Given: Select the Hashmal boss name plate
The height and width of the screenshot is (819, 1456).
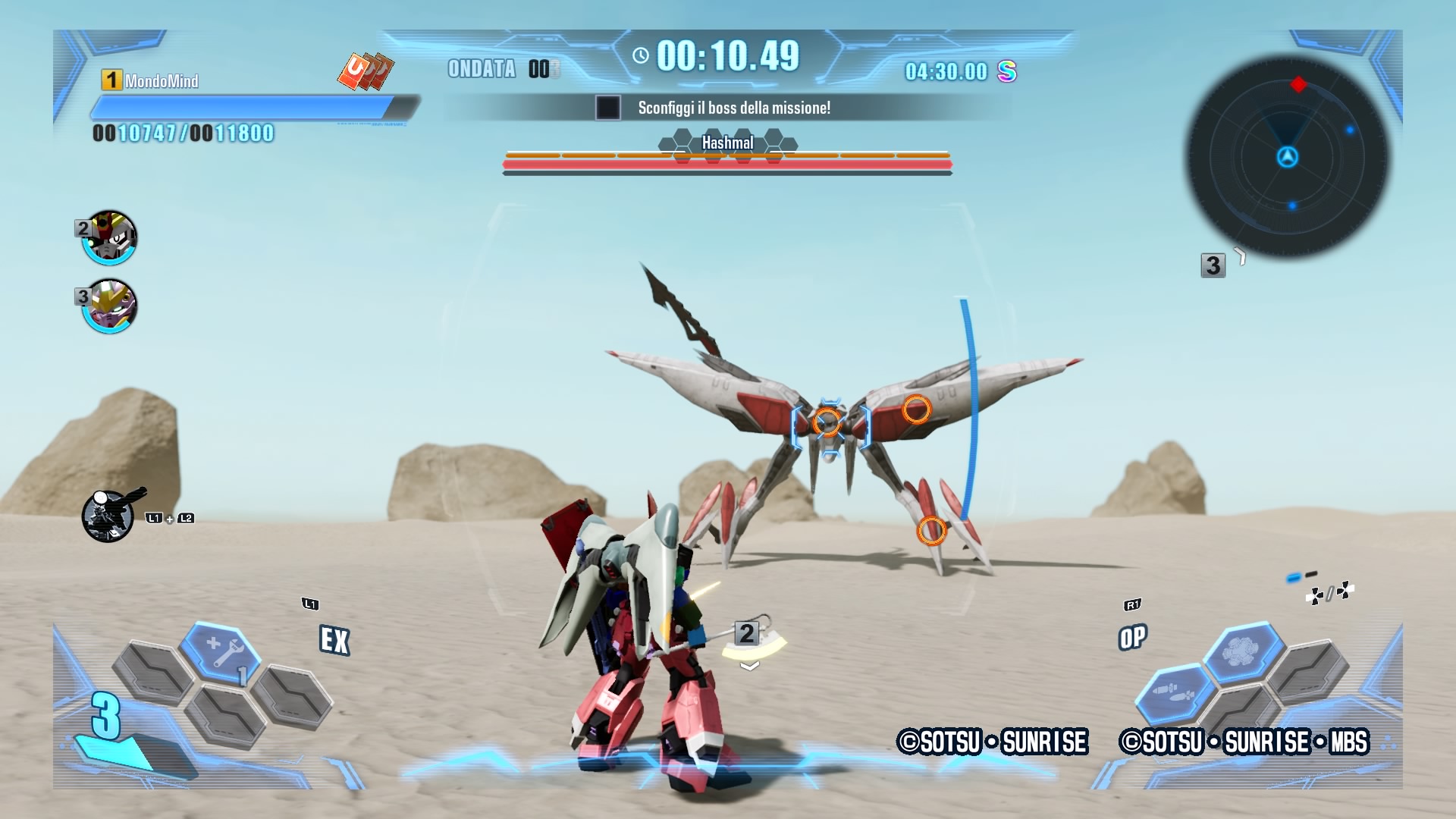Looking at the screenshot, I should [727, 143].
